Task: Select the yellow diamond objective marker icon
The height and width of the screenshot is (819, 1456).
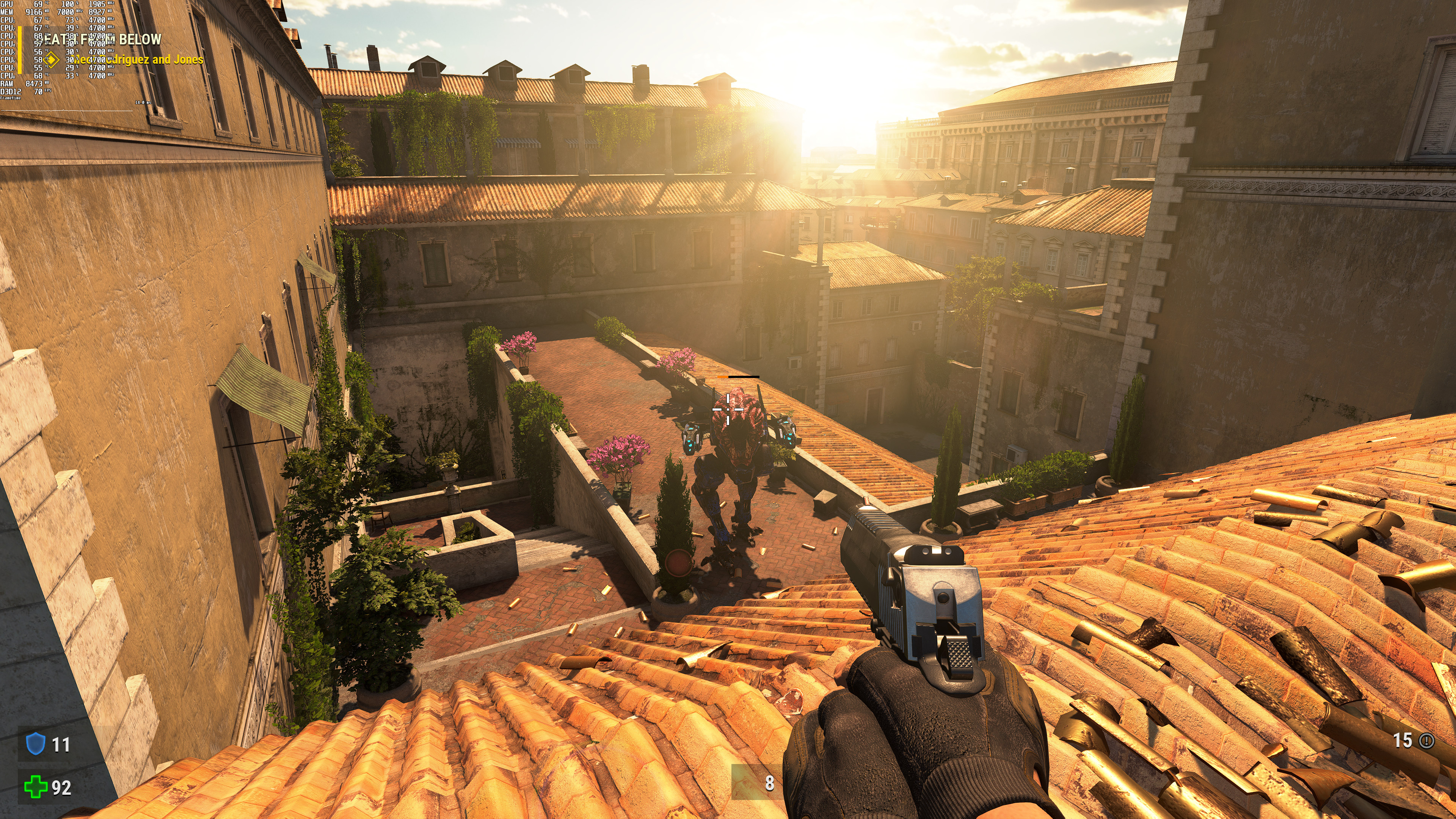Action: click(52, 60)
